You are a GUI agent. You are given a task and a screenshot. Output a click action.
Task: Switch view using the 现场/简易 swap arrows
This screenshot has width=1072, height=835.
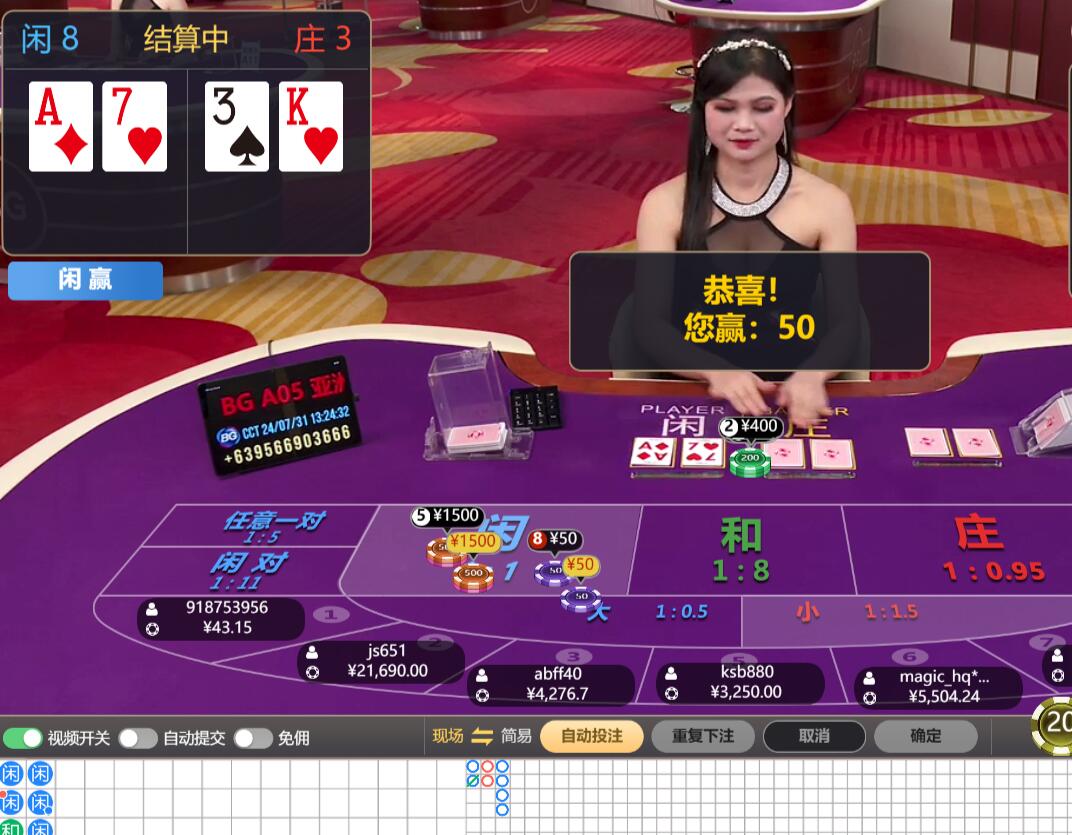point(482,736)
